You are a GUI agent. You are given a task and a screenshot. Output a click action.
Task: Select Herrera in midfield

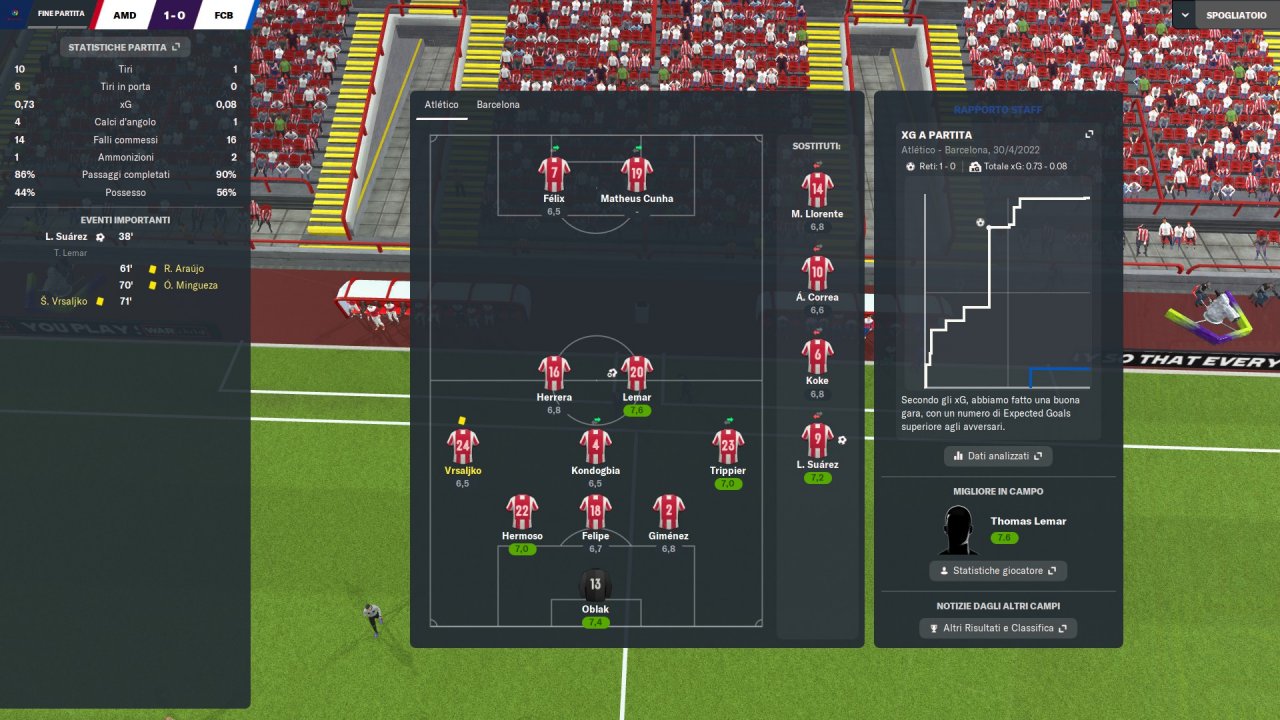coord(553,373)
